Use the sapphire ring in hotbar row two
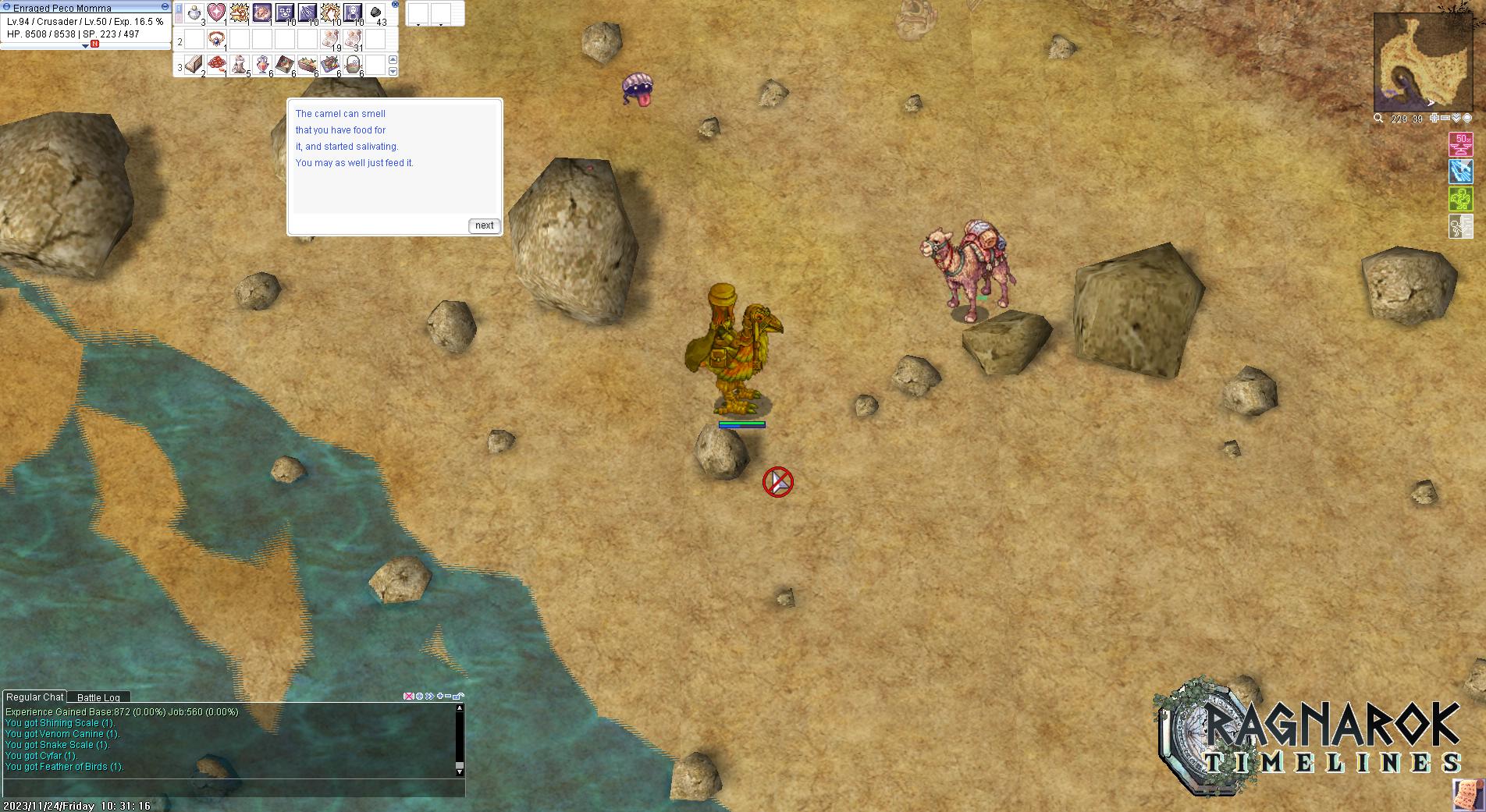The width and height of the screenshot is (1486, 812). [216, 39]
